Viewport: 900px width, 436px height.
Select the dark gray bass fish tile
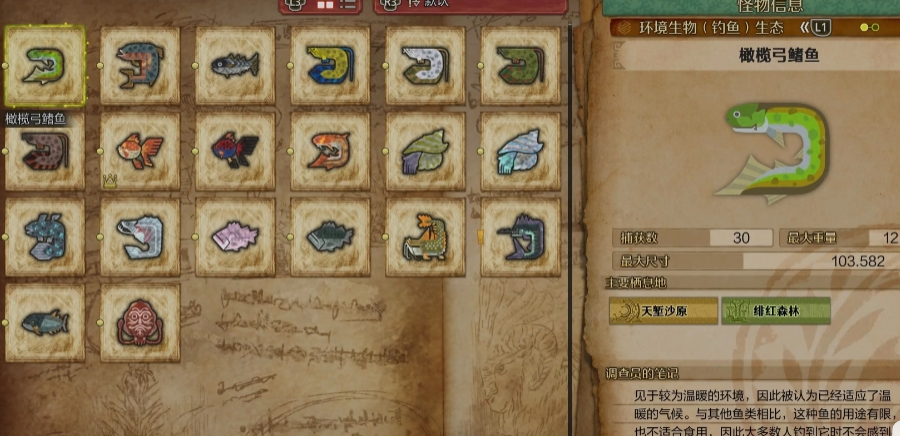(330, 237)
